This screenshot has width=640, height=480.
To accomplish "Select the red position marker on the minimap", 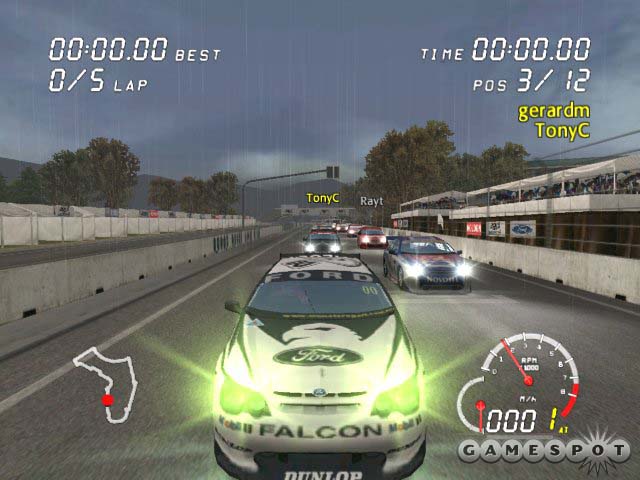I will pyautogui.click(x=107, y=400).
